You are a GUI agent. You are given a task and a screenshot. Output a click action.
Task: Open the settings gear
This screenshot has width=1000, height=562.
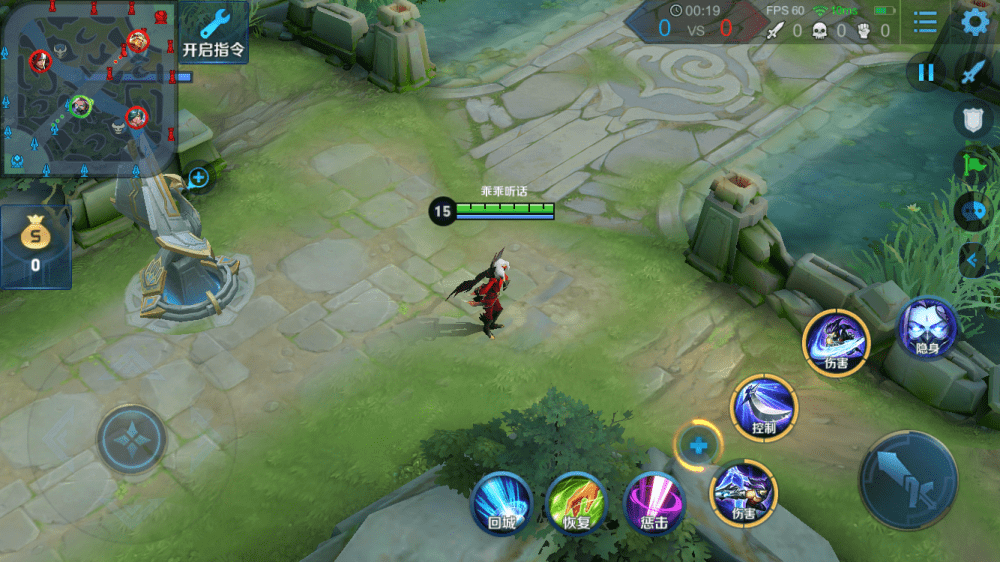974,23
